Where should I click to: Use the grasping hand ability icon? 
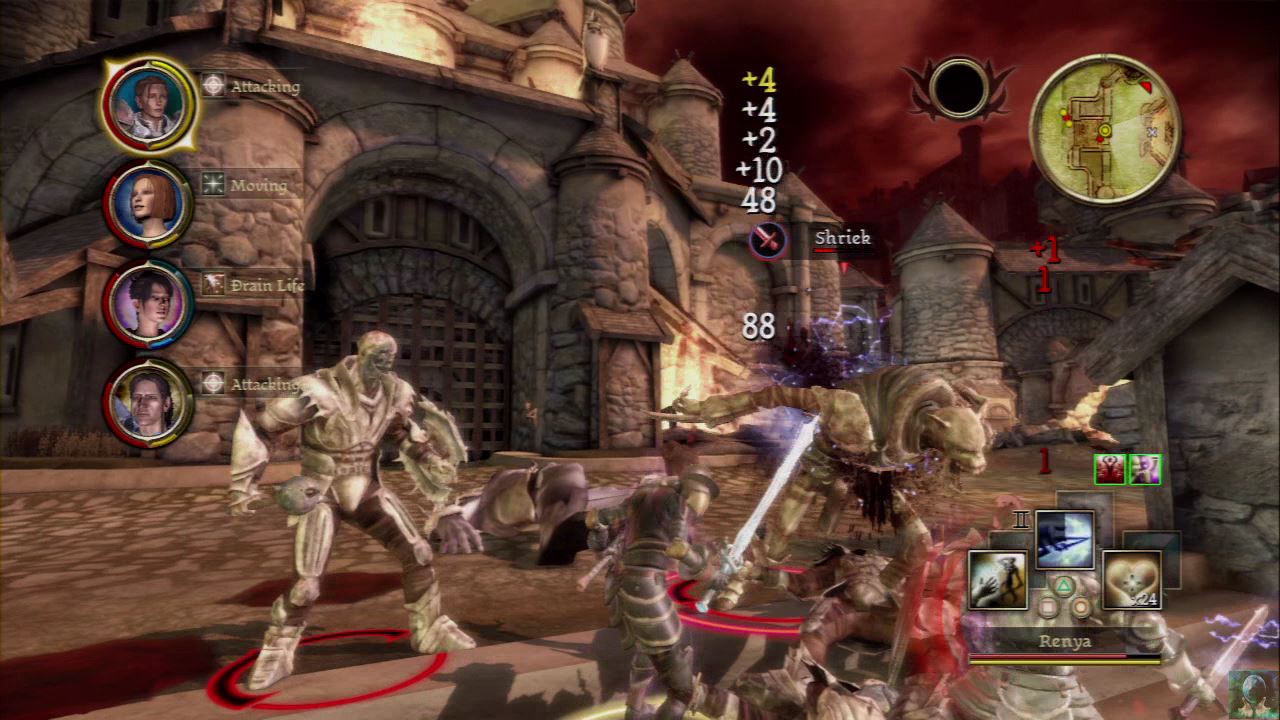coord(997,579)
